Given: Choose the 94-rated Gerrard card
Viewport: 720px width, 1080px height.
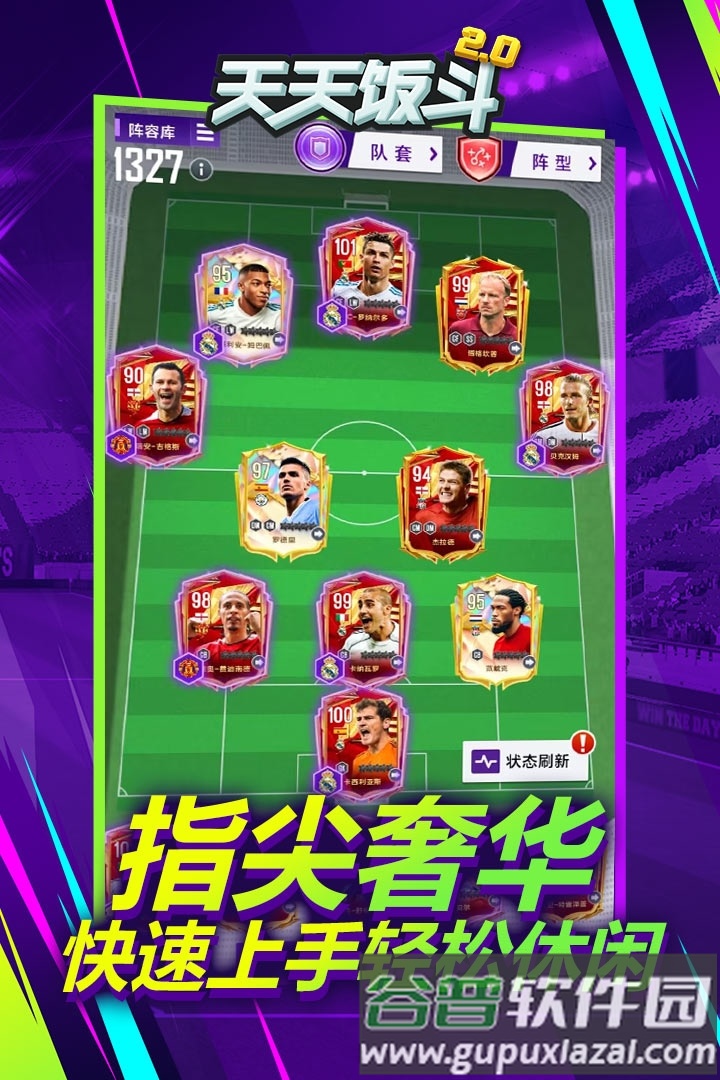Looking at the screenshot, I should click(443, 503).
